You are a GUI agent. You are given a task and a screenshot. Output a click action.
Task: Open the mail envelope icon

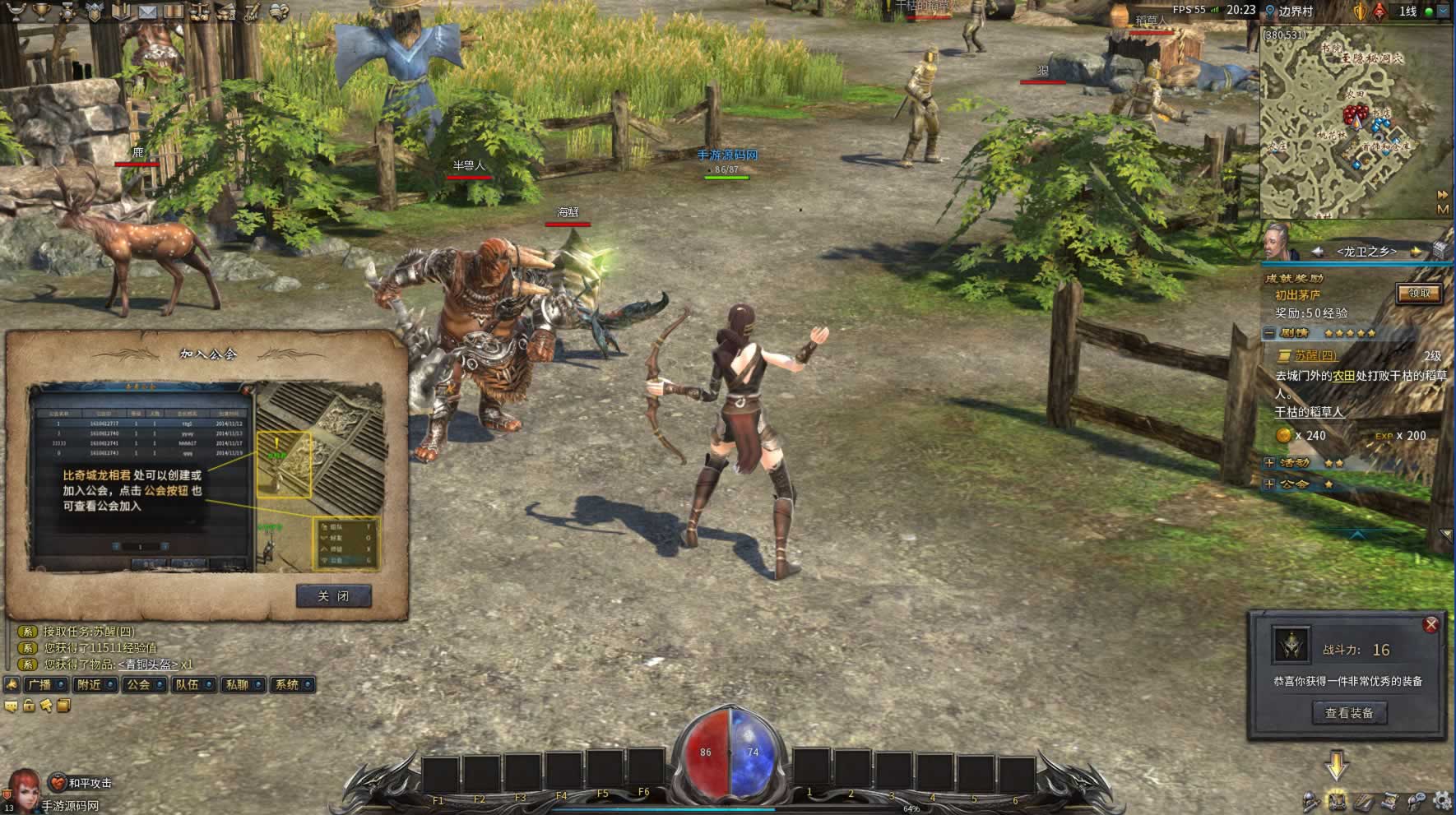tap(147, 12)
